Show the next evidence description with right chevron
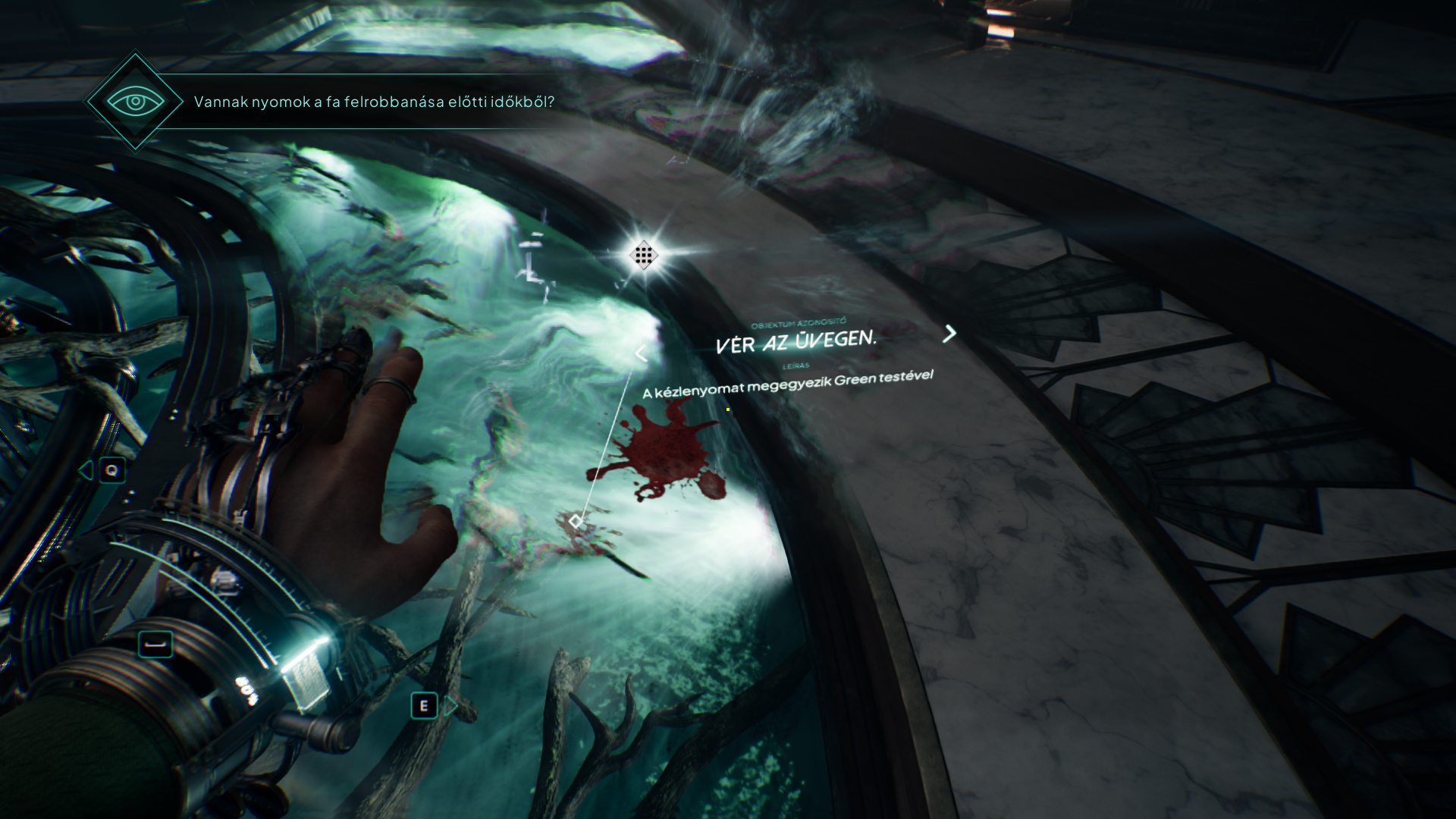Screen dimensions: 1456x819 (x=949, y=333)
